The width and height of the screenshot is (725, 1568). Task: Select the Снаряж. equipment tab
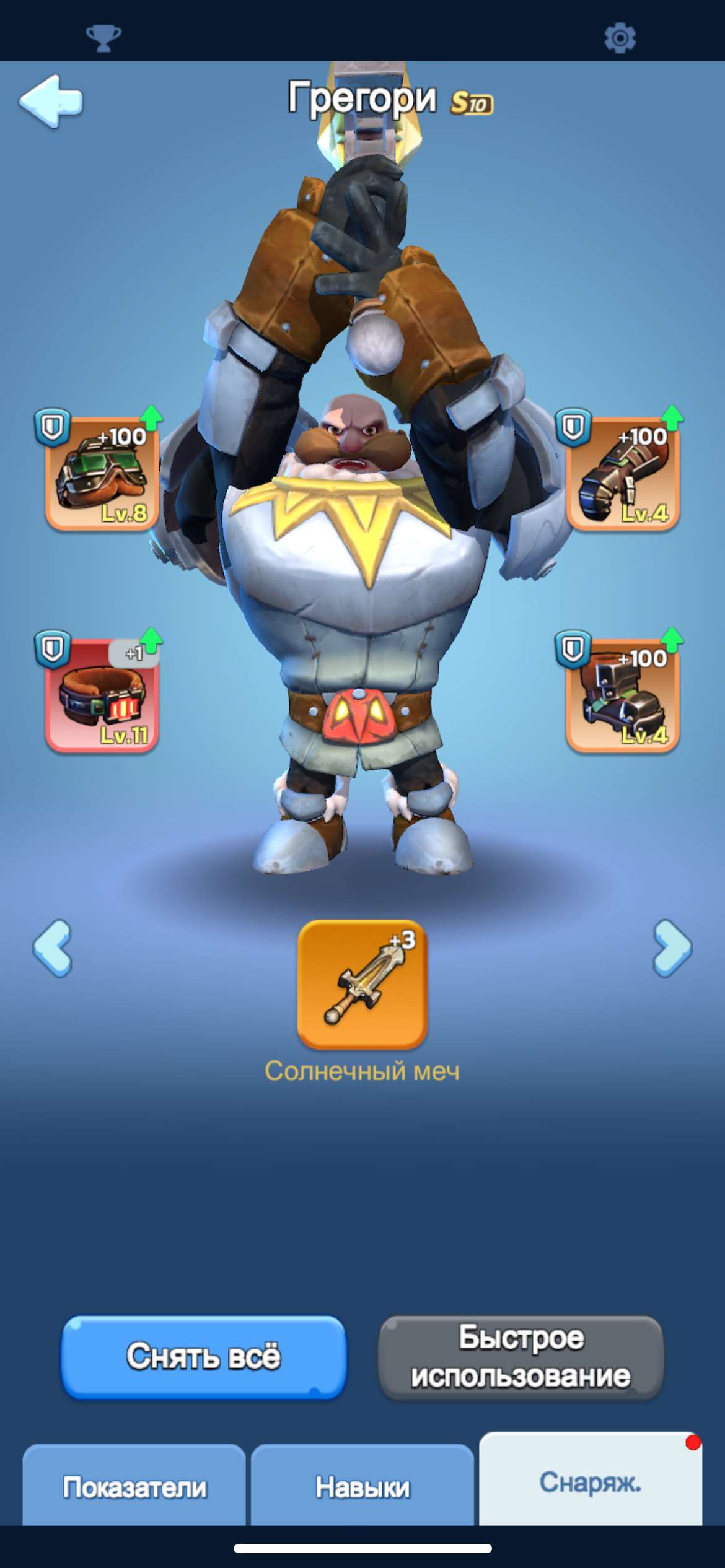click(x=590, y=1481)
